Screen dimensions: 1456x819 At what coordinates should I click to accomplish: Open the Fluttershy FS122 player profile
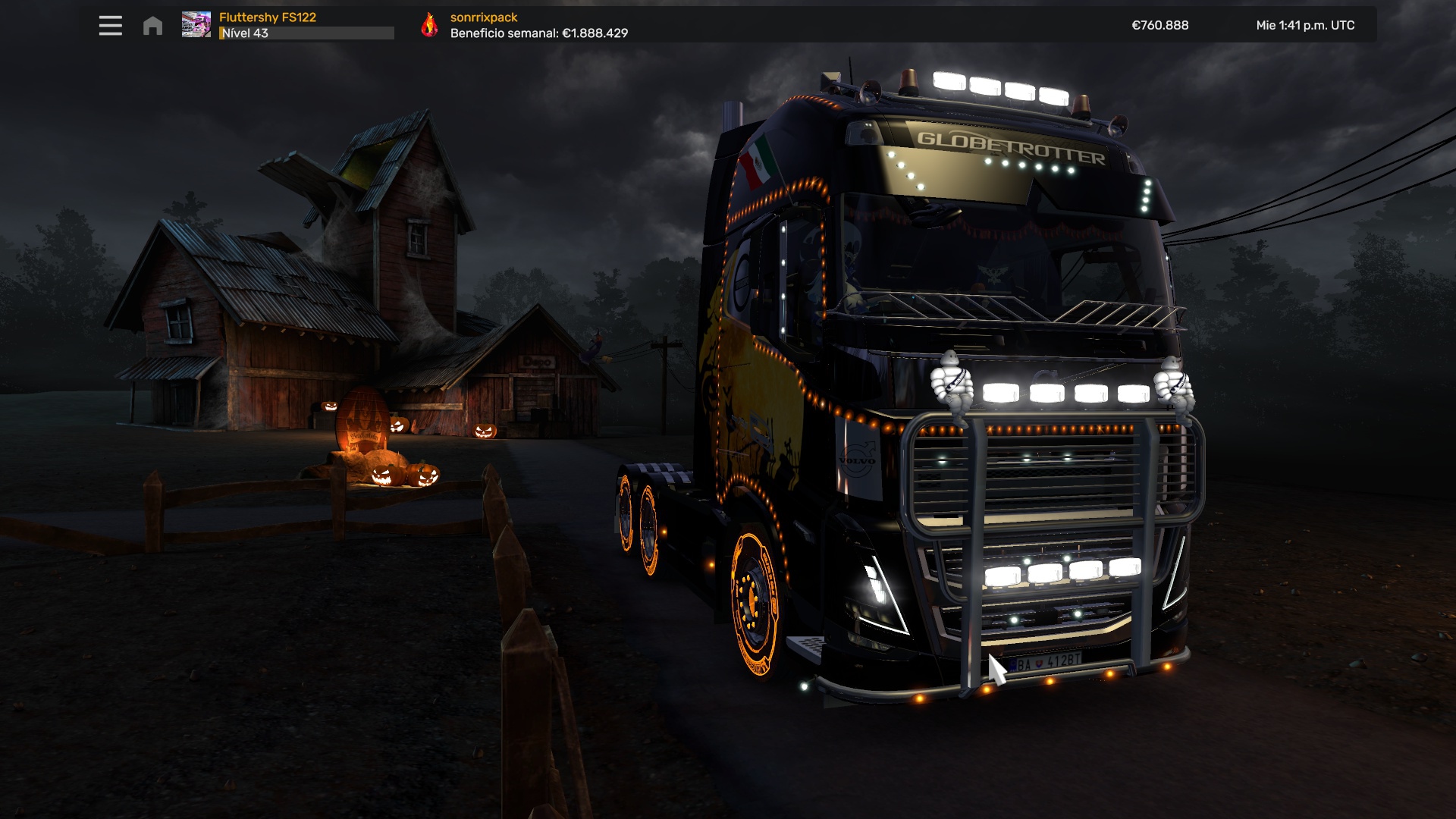[x=268, y=17]
